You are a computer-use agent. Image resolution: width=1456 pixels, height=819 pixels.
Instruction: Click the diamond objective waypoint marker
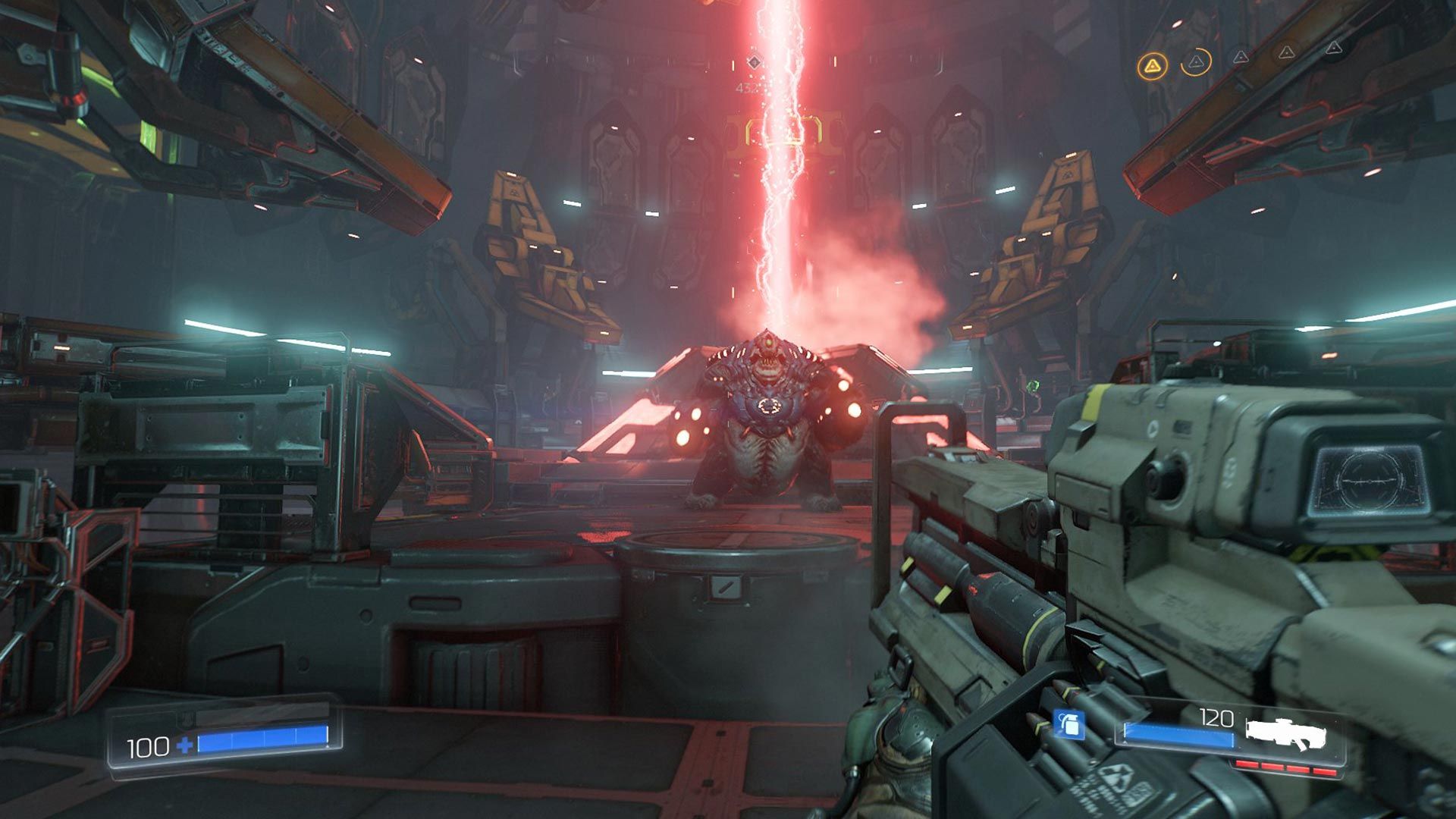pyautogui.click(x=754, y=61)
